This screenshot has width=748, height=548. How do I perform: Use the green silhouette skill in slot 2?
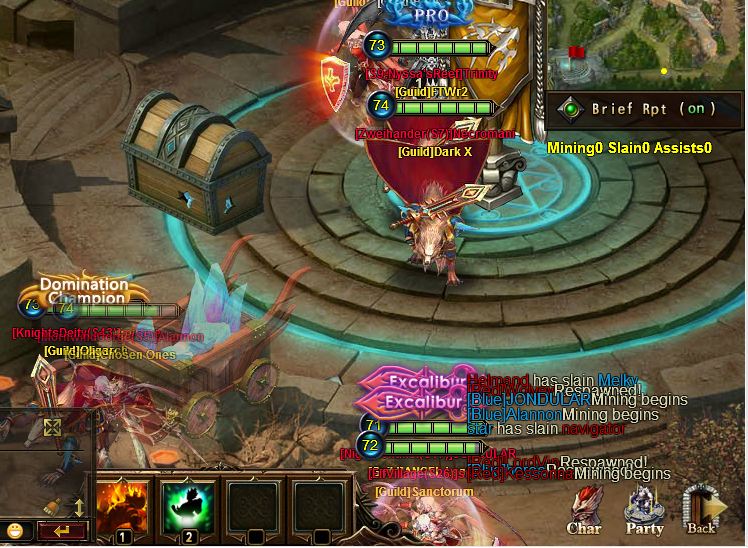187,508
